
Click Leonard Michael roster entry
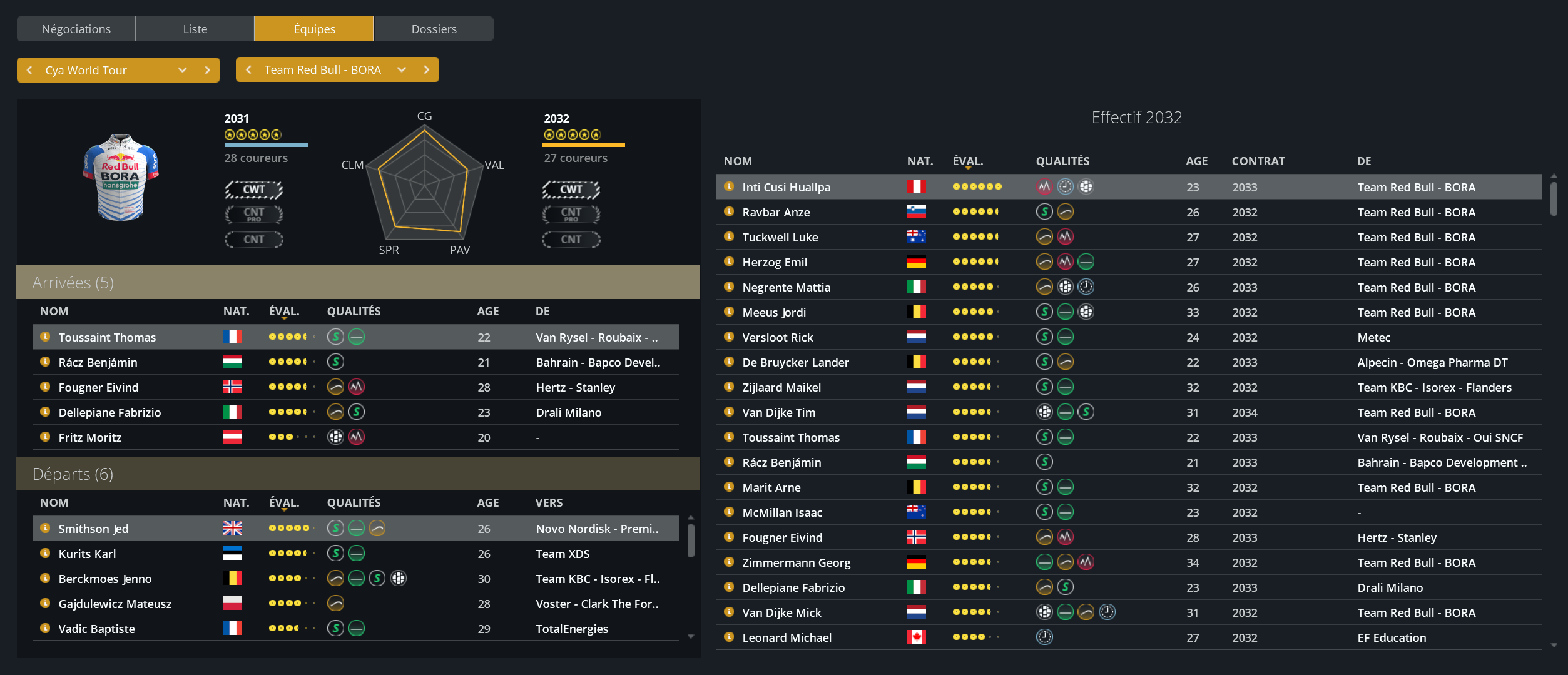point(787,637)
